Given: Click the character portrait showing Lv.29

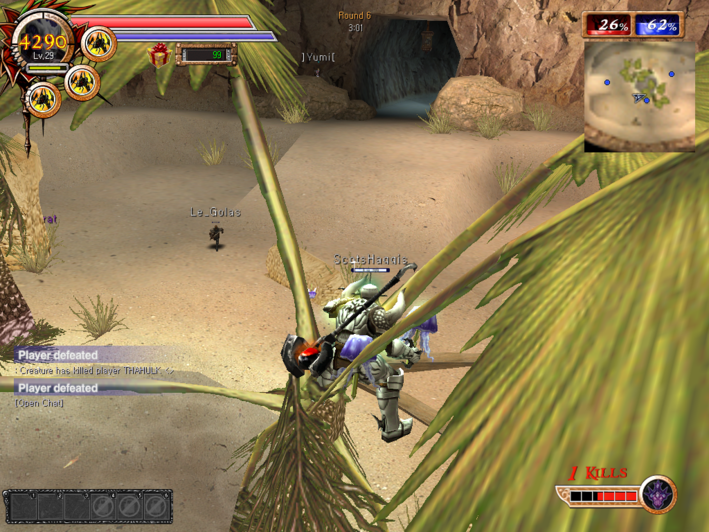Looking at the screenshot, I should (x=41, y=45).
